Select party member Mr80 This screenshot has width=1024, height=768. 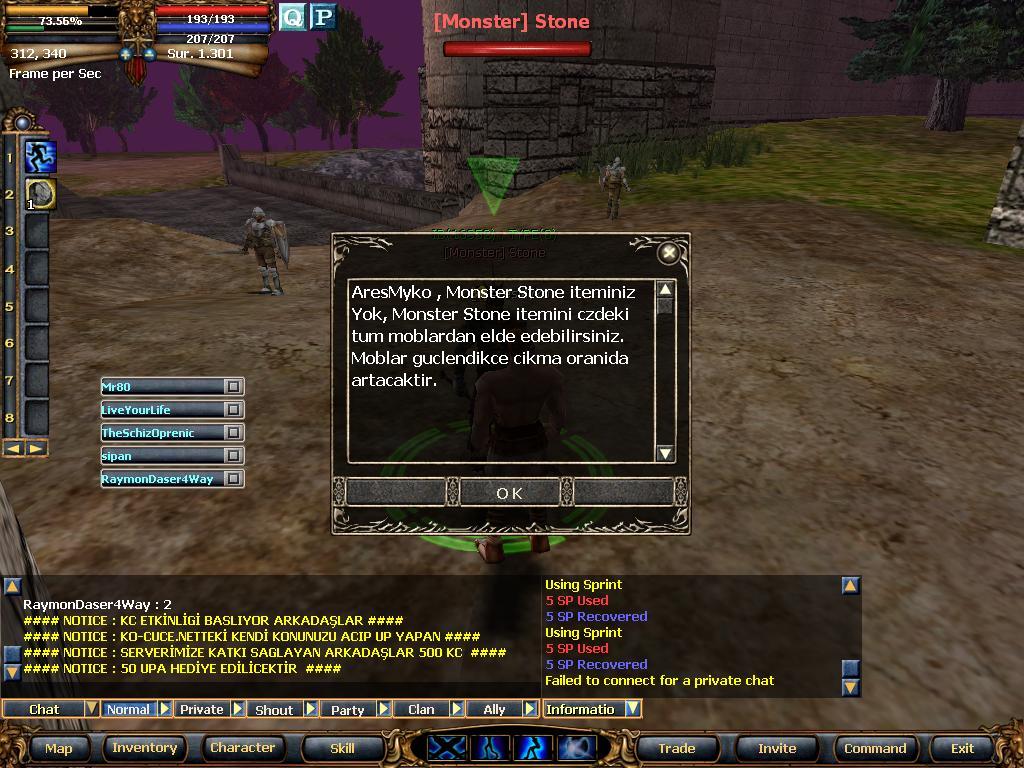click(162, 386)
